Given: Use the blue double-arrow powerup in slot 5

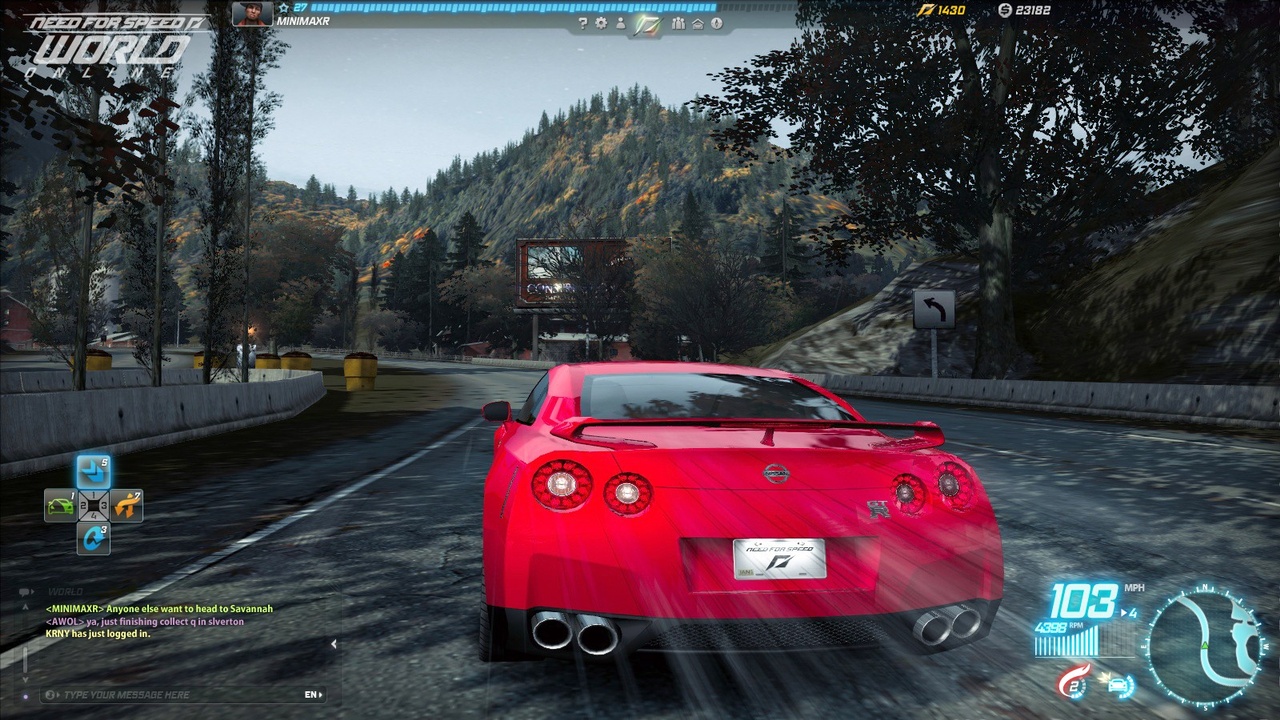Looking at the screenshot, I should point(93,472).
